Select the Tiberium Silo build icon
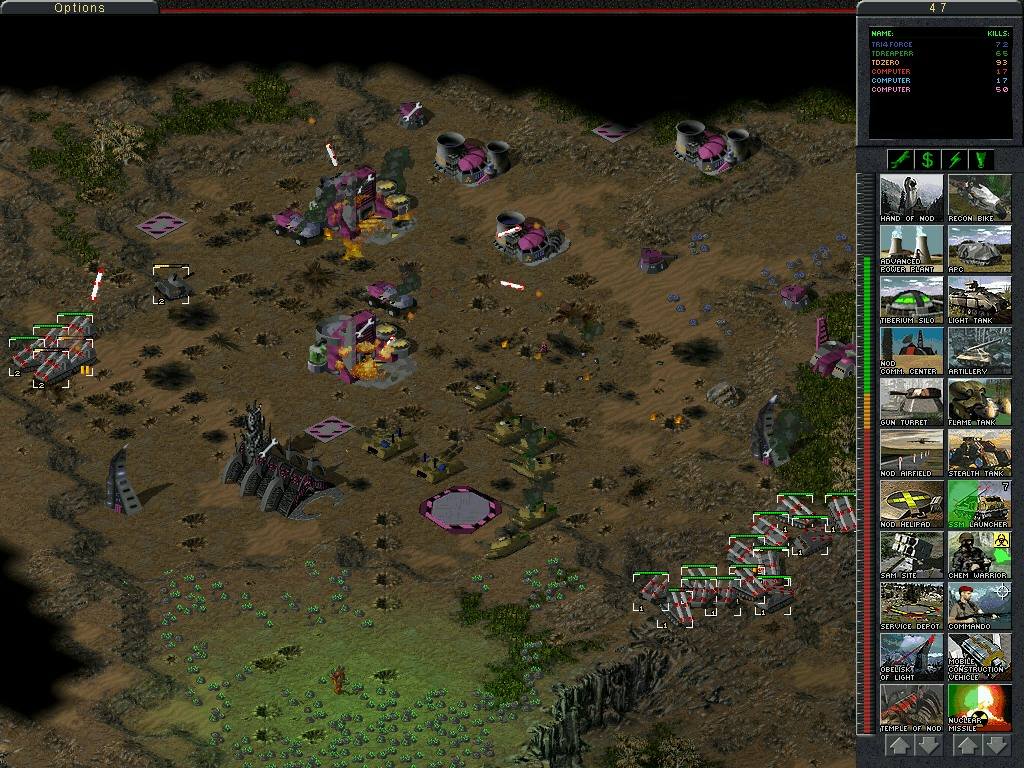The height and width of the screenshot is (768, 1024). 911,299
